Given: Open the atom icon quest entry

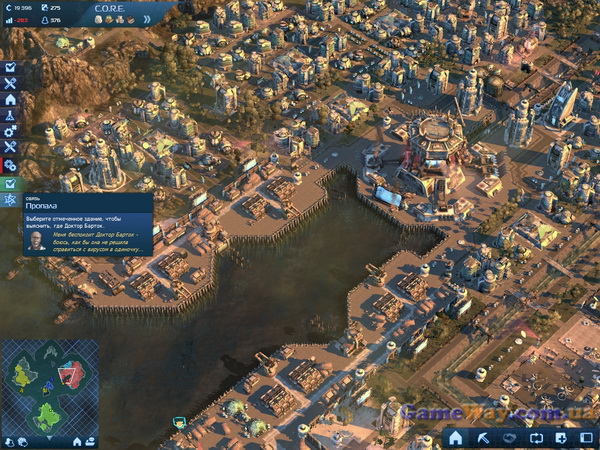Looking at the screenshot, I should click(10, 201).
